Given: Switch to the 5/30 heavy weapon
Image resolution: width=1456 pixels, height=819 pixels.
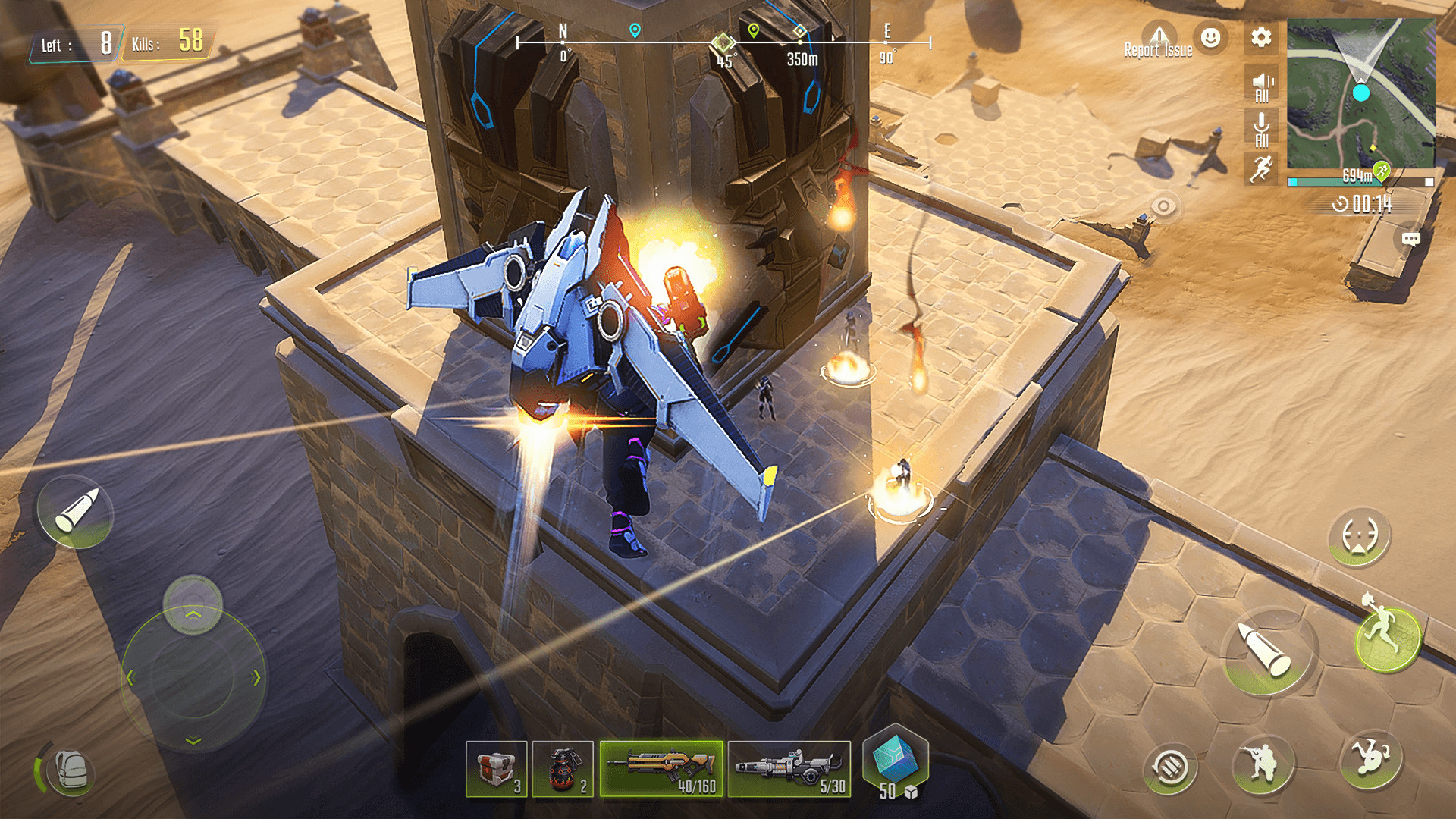Looking at the screenshot, I should 789,769.
